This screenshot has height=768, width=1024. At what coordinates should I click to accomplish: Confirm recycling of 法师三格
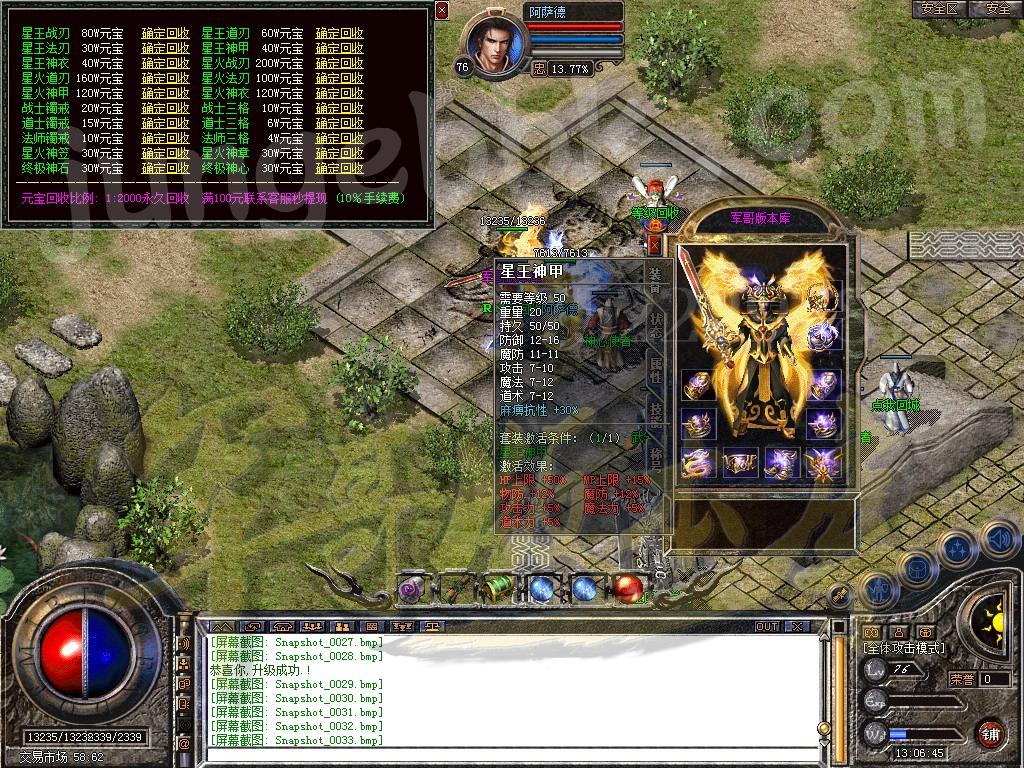pos(339,138)
